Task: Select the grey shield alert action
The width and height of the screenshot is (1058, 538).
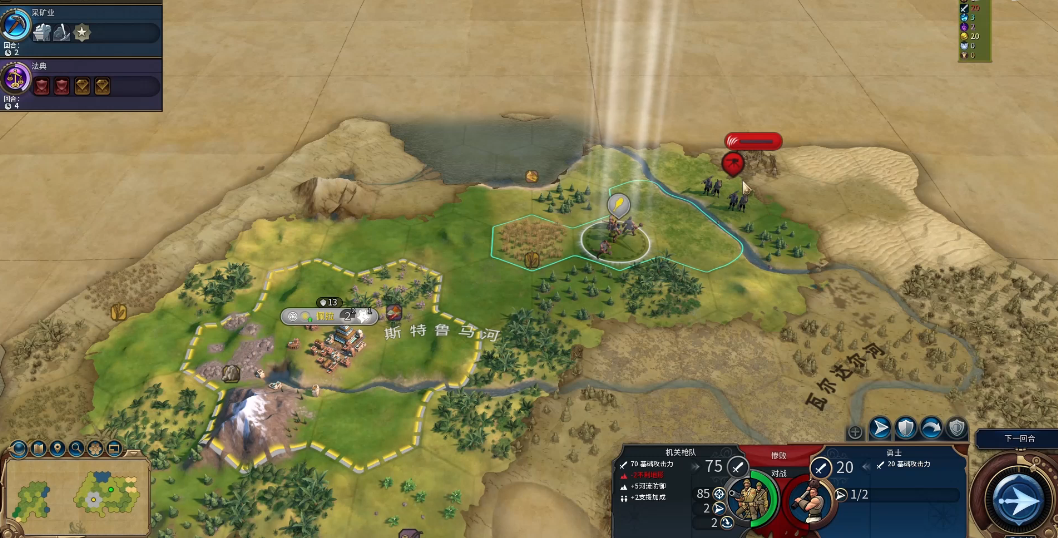Action: click(x=956, y=429)
